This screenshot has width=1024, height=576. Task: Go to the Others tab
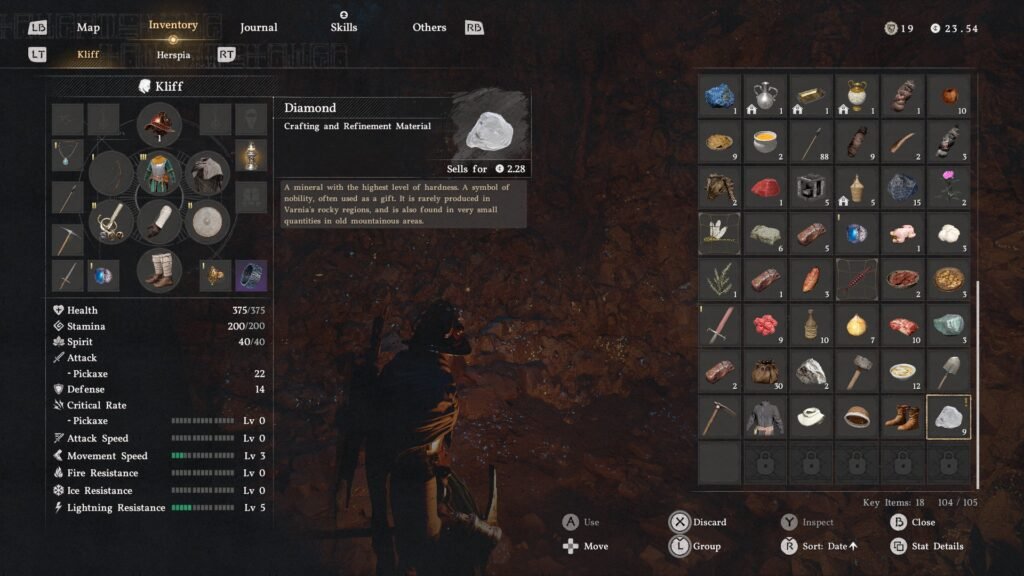(x=429, y=27)
